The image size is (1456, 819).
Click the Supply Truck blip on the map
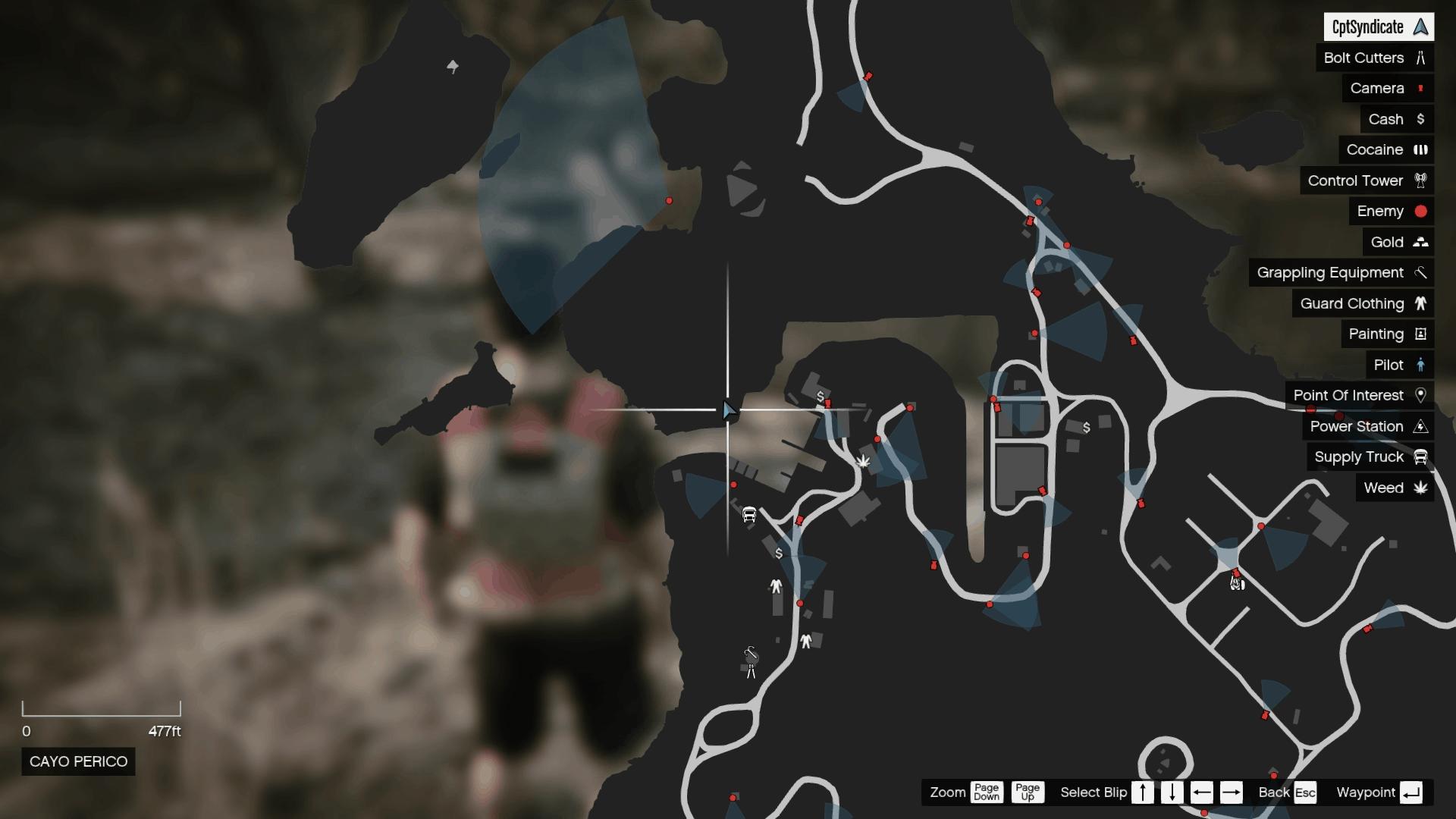[x=748, y=515]
